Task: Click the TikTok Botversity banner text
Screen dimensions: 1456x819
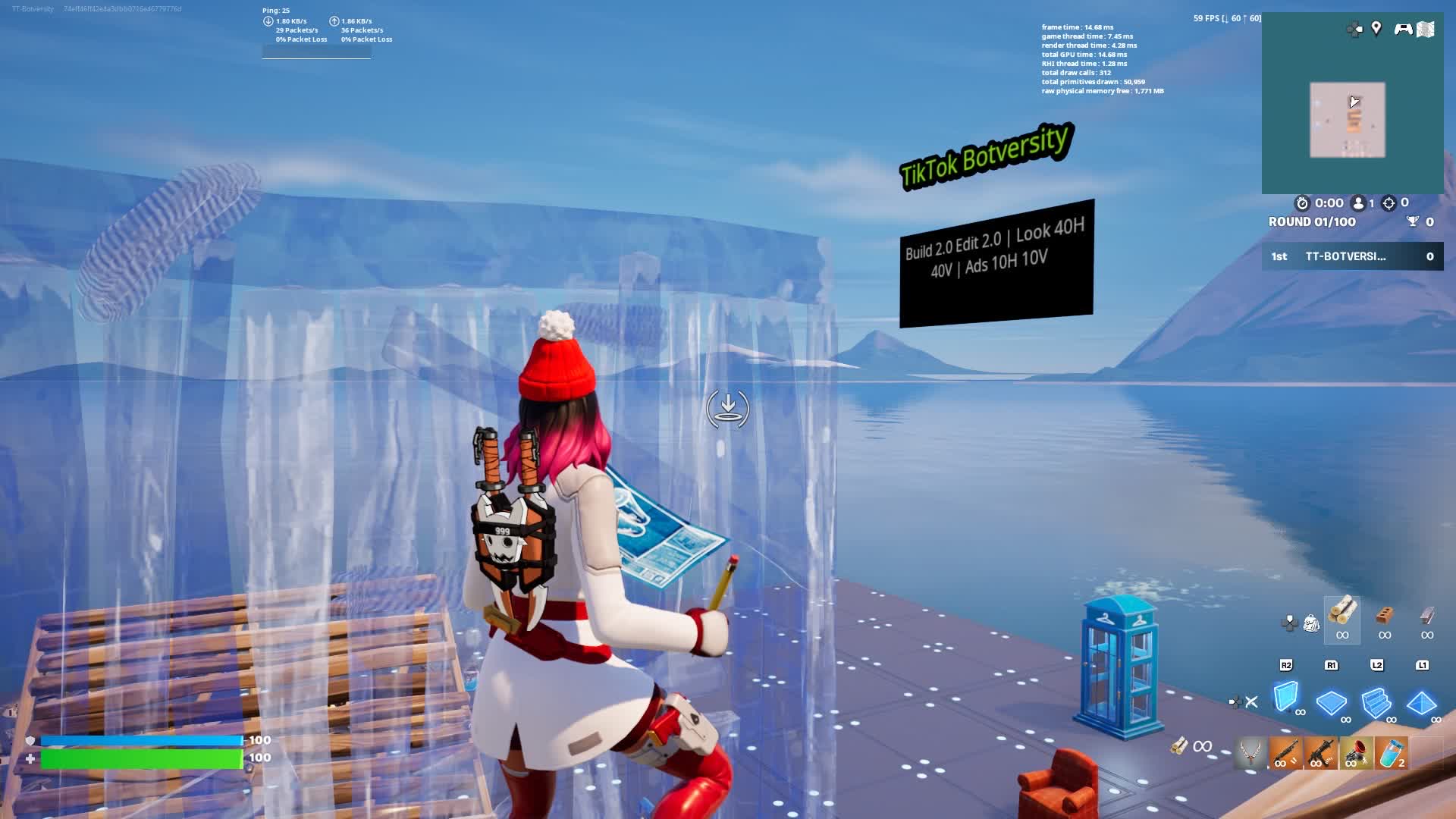Action: point(985,152)
